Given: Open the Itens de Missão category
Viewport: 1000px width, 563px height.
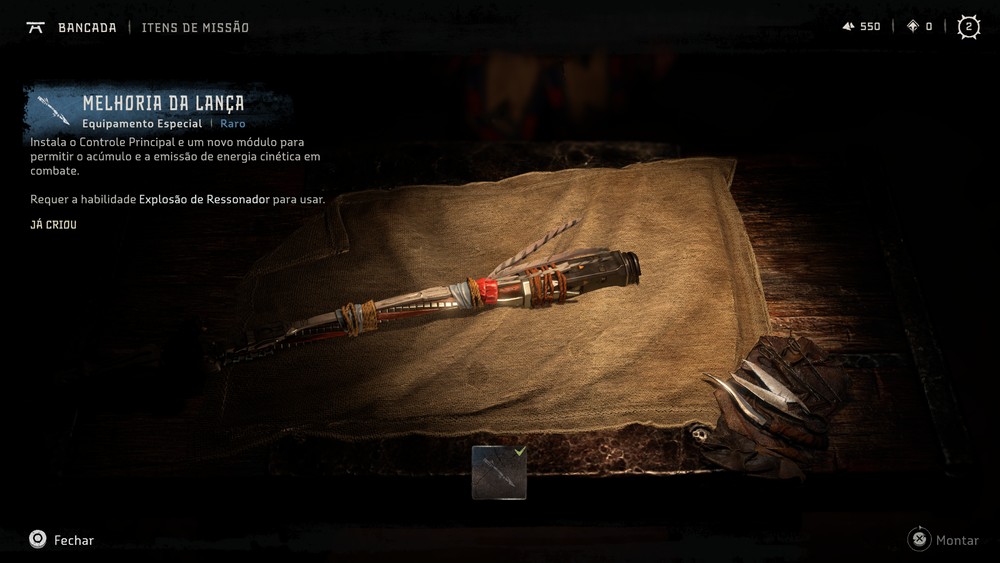Looking at the screenshot, I should click(195, 27).
